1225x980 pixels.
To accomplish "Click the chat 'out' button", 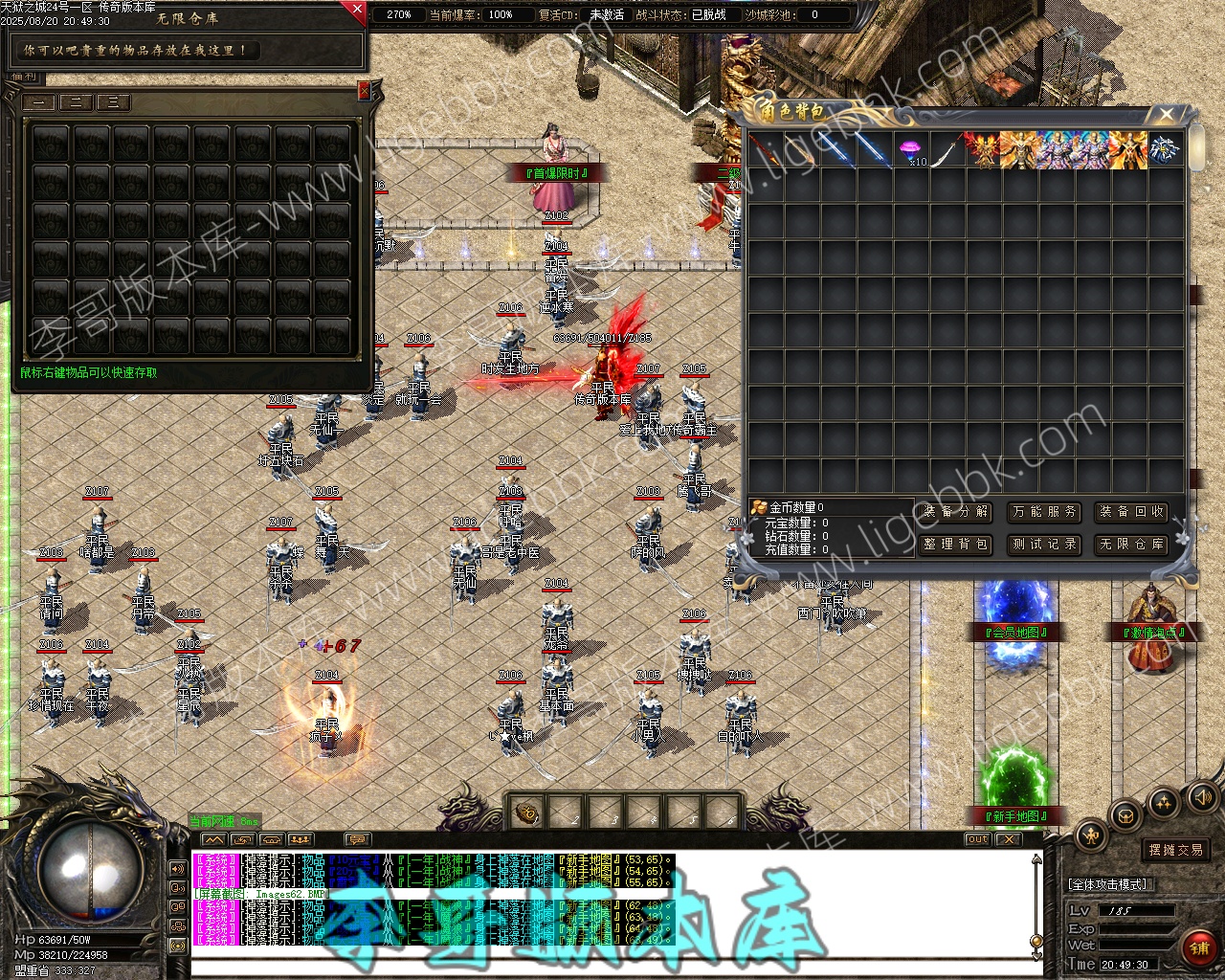I will (x=977, y=839).
